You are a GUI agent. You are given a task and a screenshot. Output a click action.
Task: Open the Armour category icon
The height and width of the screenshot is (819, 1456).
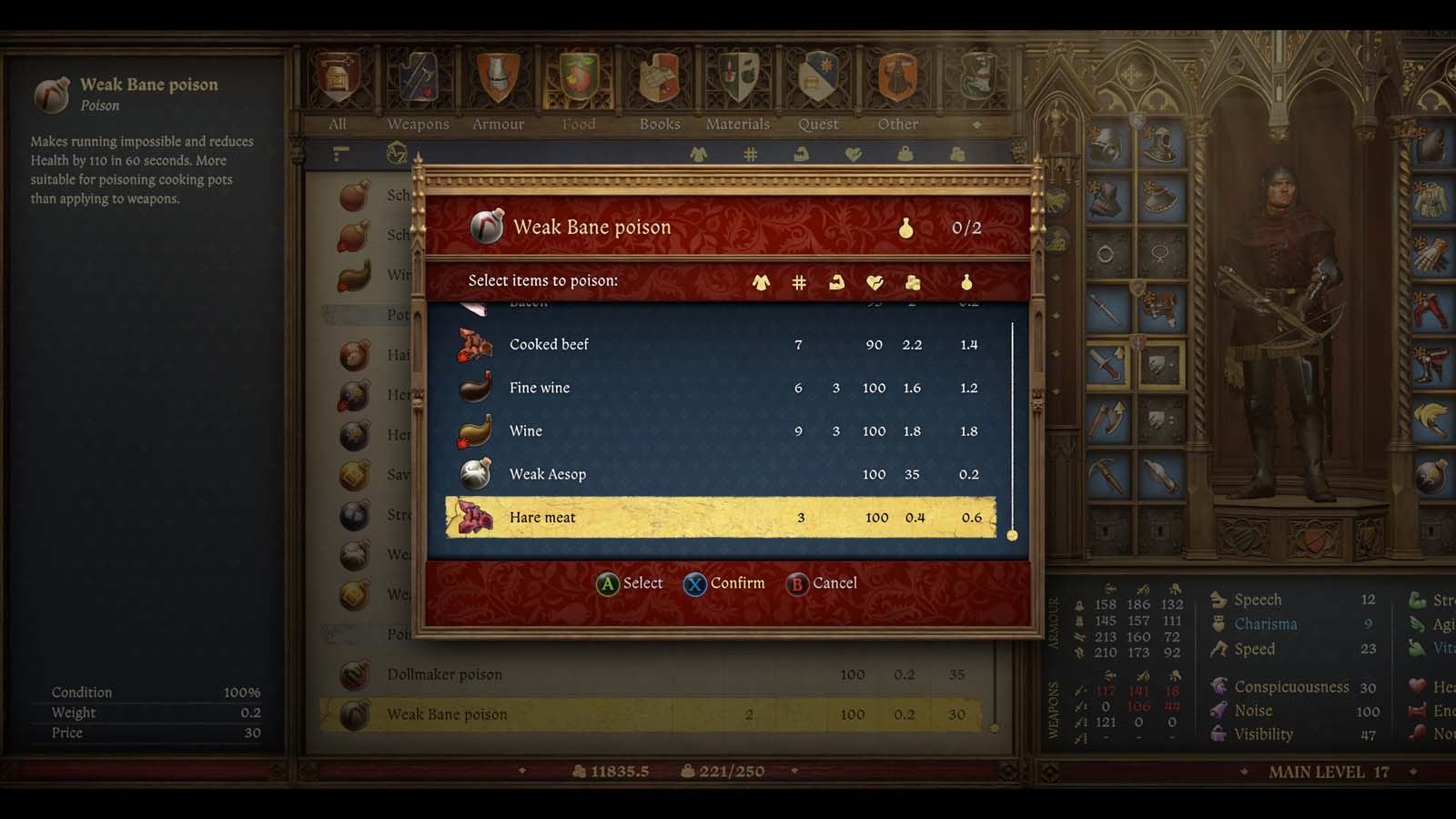(x=499, y=82)
